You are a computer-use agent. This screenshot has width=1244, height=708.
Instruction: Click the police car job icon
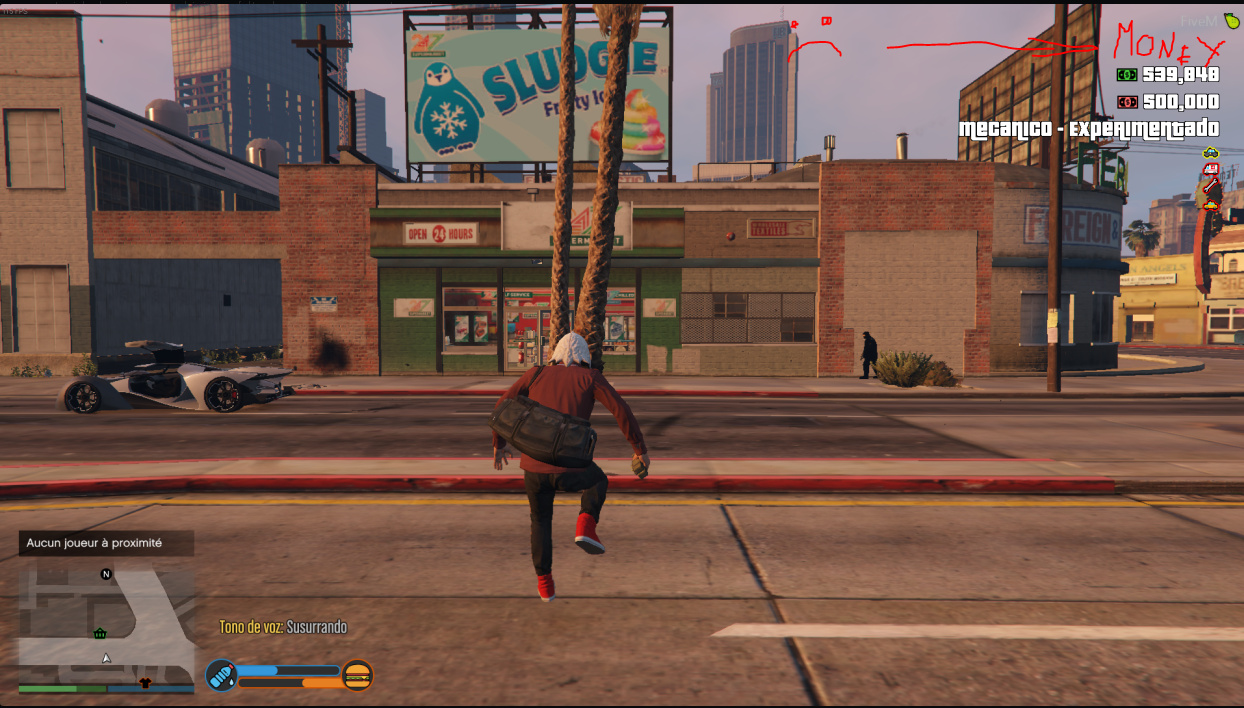1211,153
